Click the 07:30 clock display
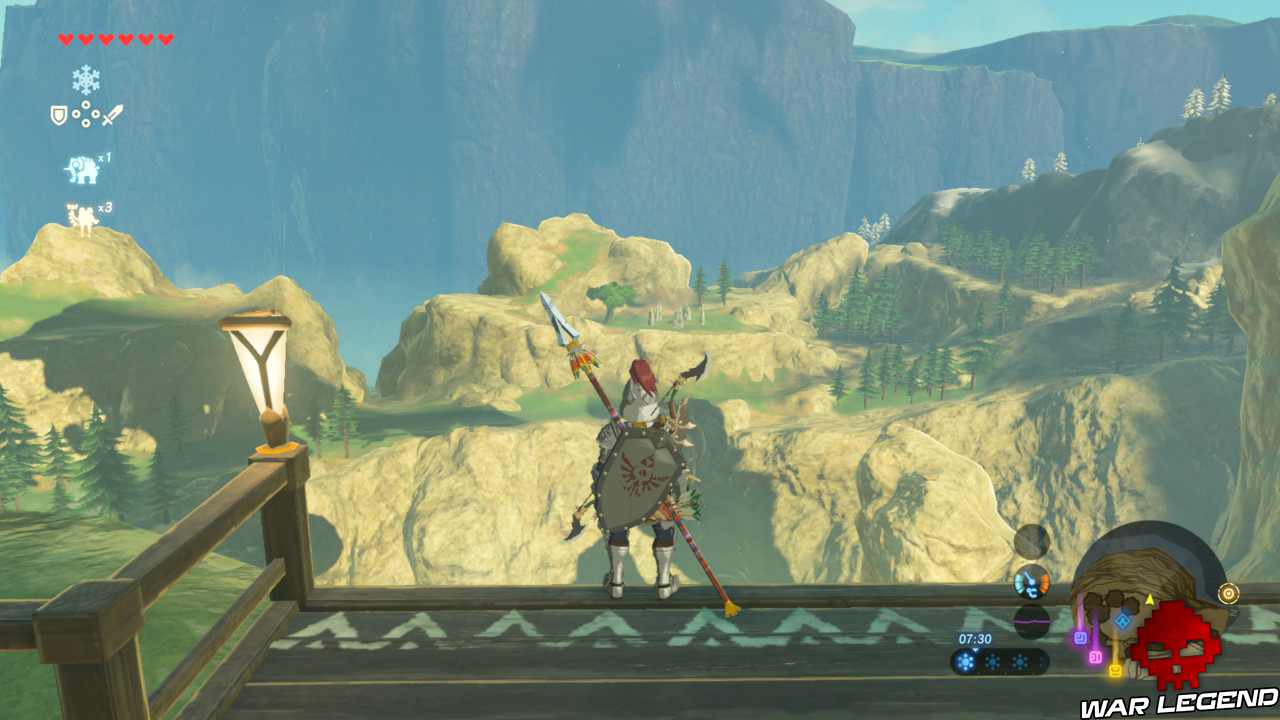This screenshot has width=1280, height=720. coord(975,639)
